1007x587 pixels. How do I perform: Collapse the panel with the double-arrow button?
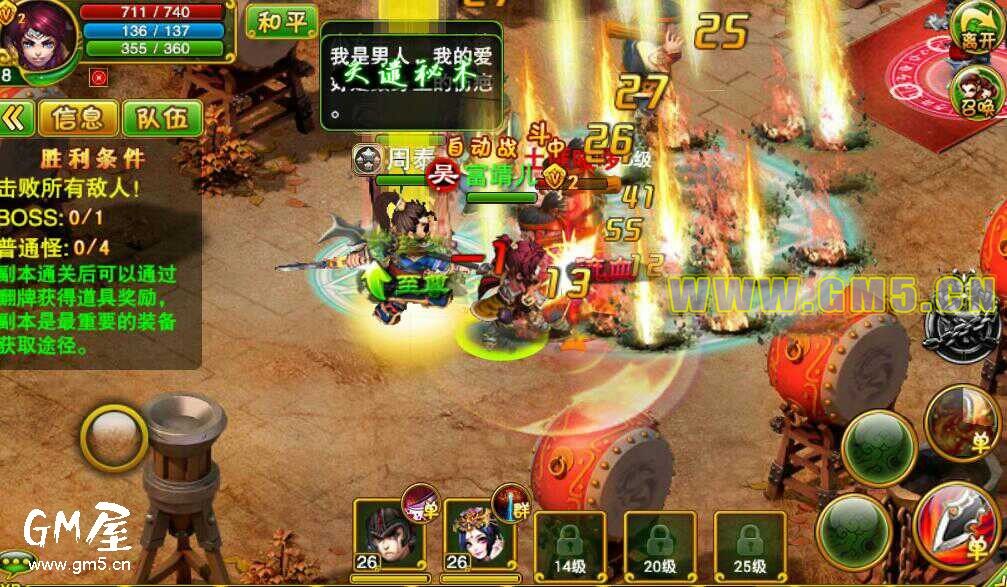pyautogui.click(x=15, y=118)
